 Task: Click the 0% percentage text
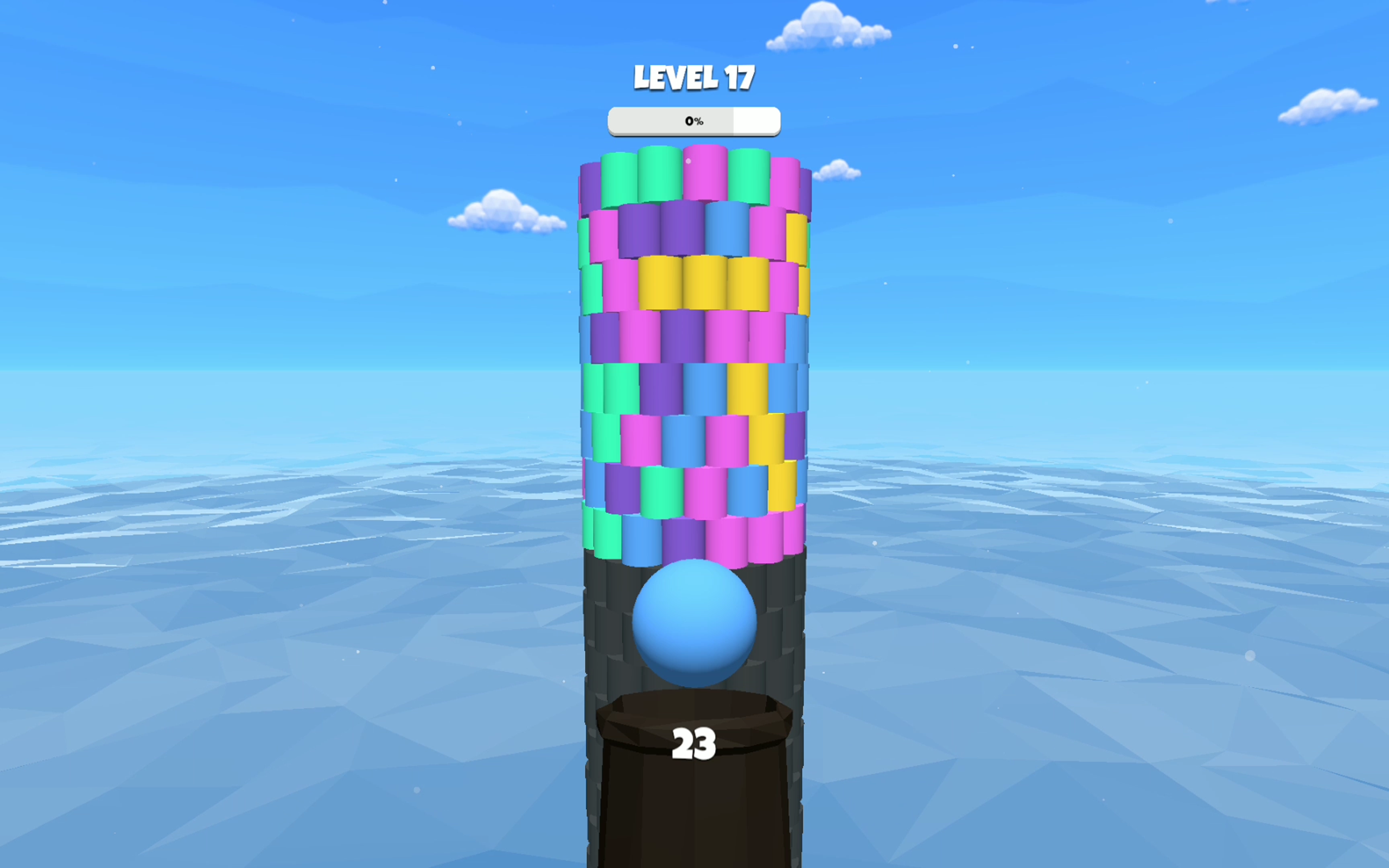coord(693,120)
